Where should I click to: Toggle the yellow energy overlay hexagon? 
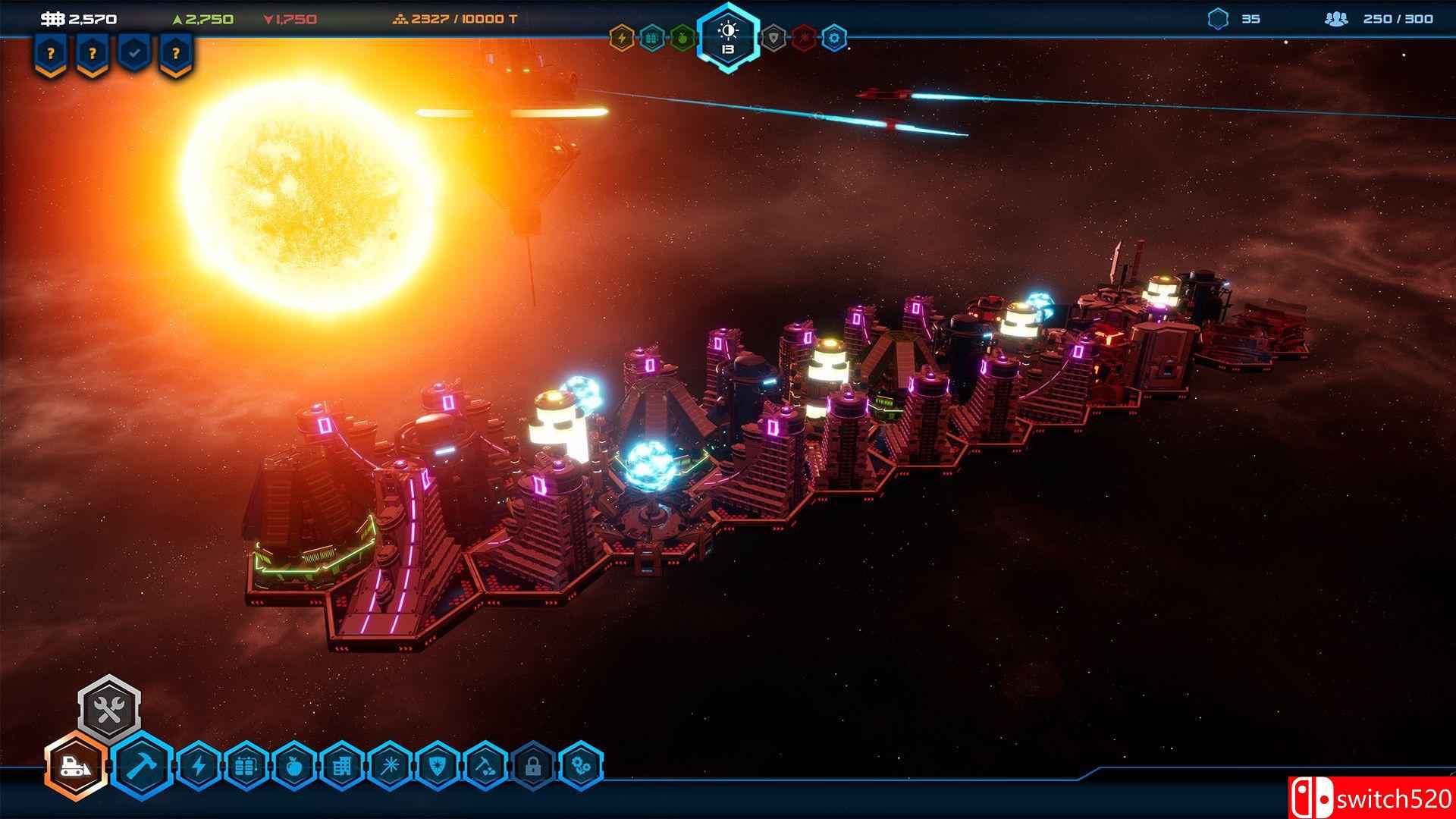[x=621, y=36]
